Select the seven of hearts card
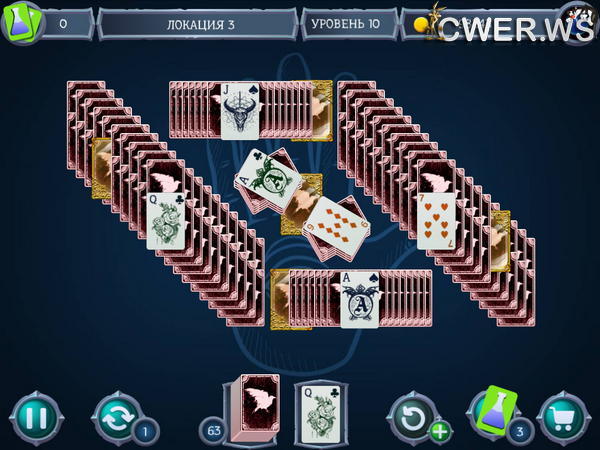600x450 pixels. (437, 220)
